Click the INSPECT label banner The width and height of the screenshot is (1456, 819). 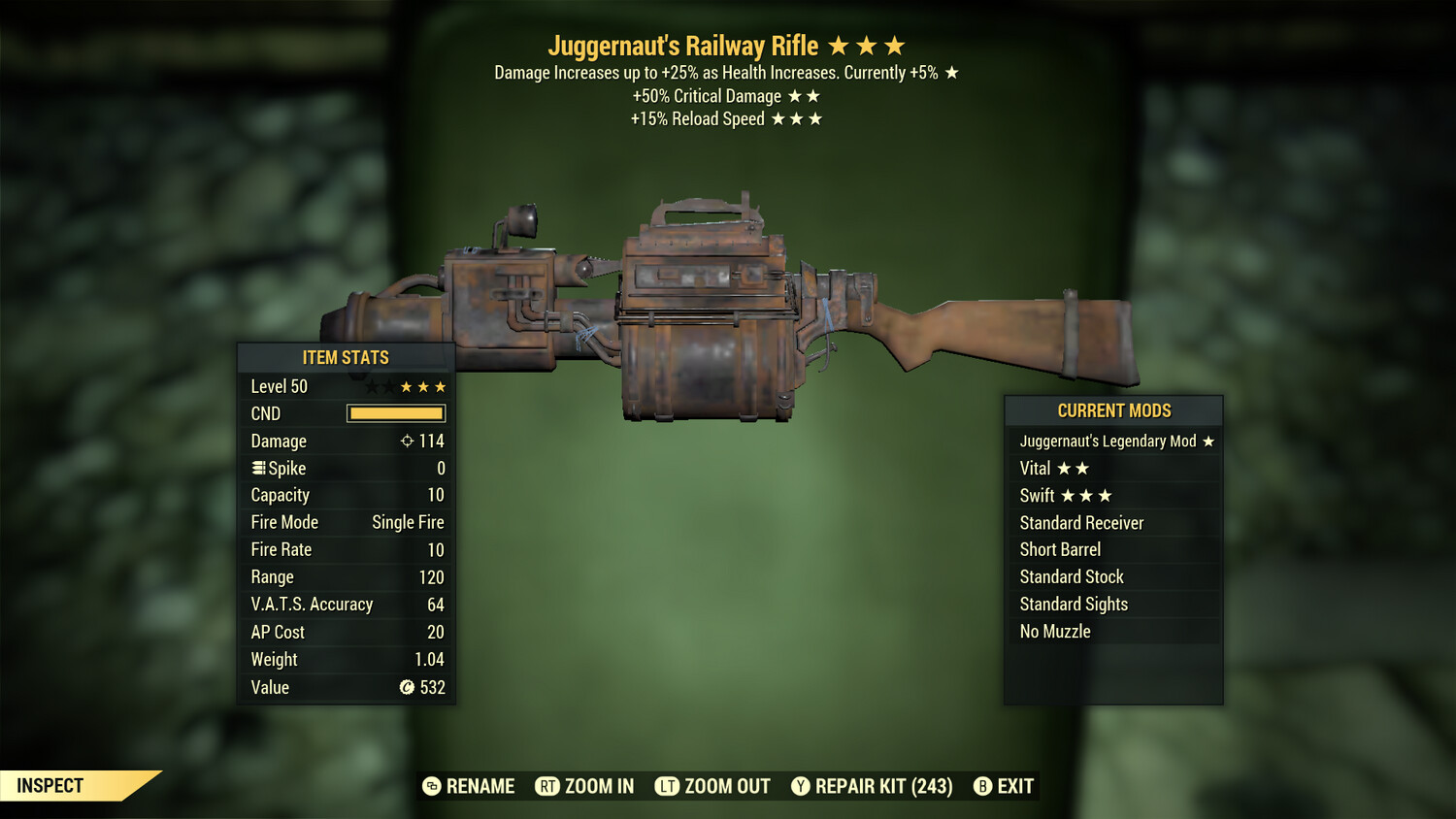50,785
